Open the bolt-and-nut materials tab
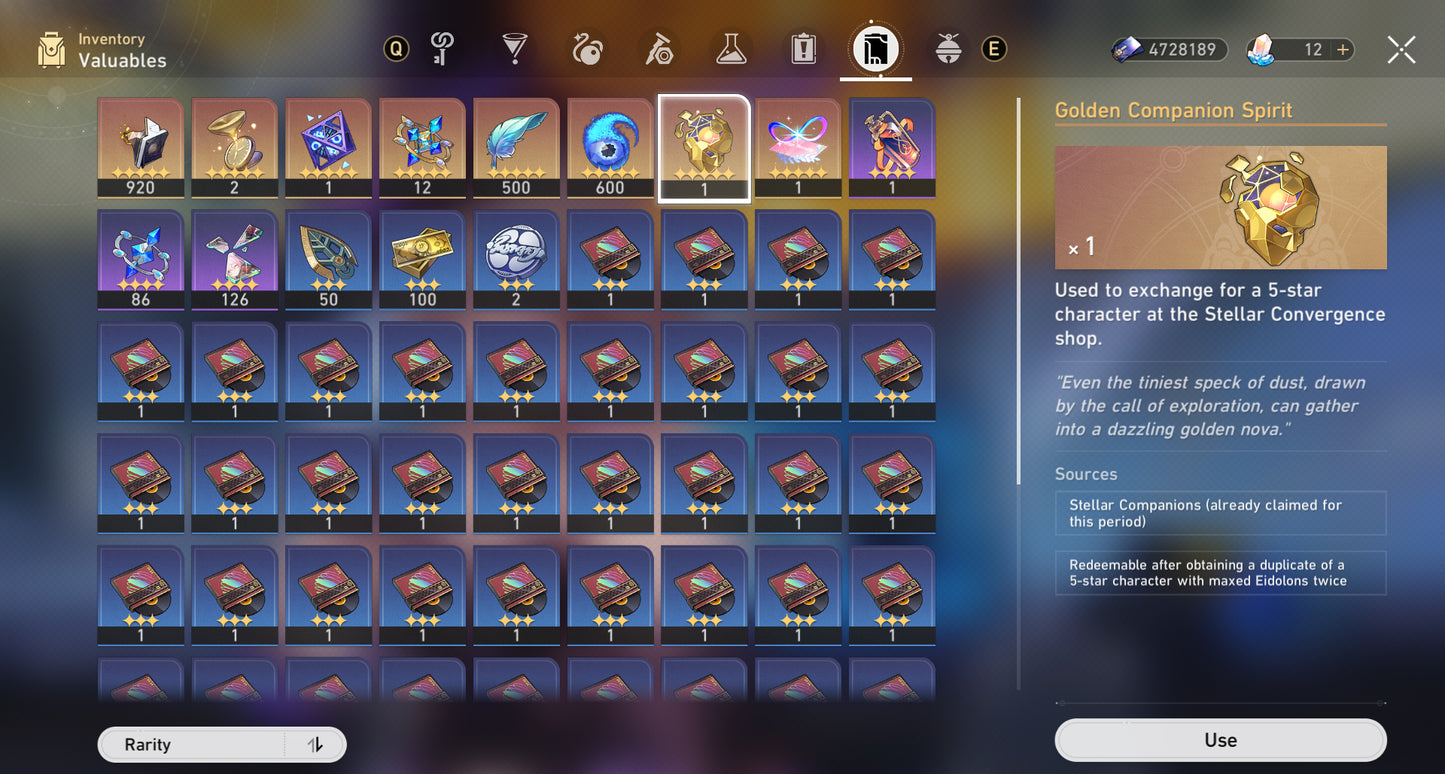The image size is (1445, 774). [x=659, y=48]
